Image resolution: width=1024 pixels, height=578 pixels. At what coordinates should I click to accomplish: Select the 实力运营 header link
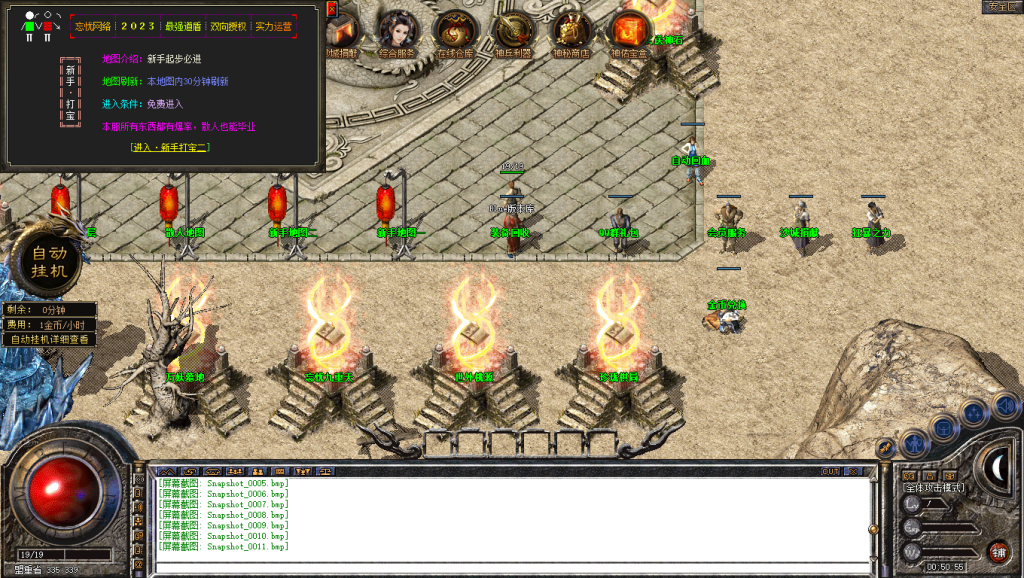point(274,26)
